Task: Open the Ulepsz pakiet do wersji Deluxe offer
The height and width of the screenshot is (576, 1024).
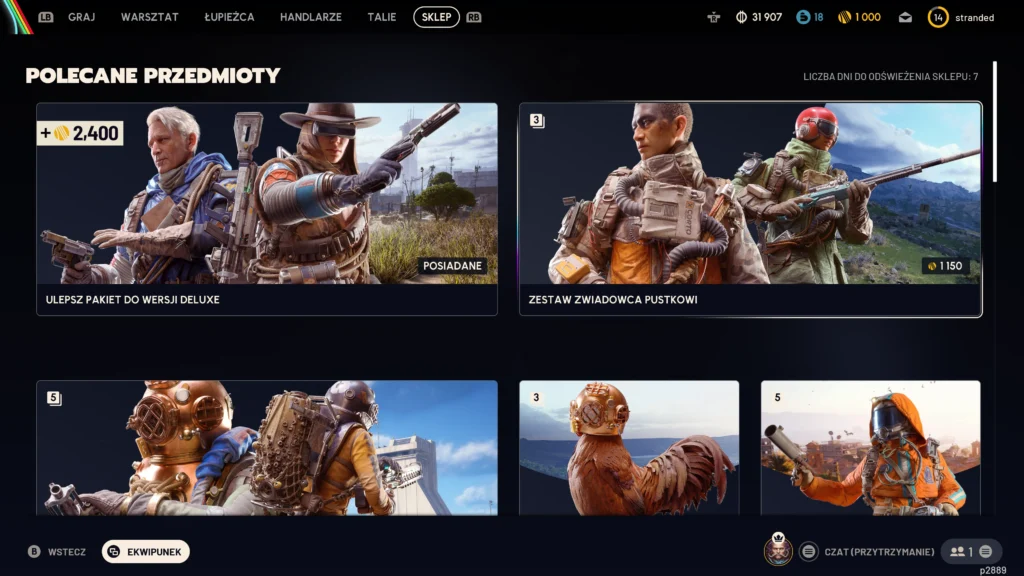Action: pos(267,209)
